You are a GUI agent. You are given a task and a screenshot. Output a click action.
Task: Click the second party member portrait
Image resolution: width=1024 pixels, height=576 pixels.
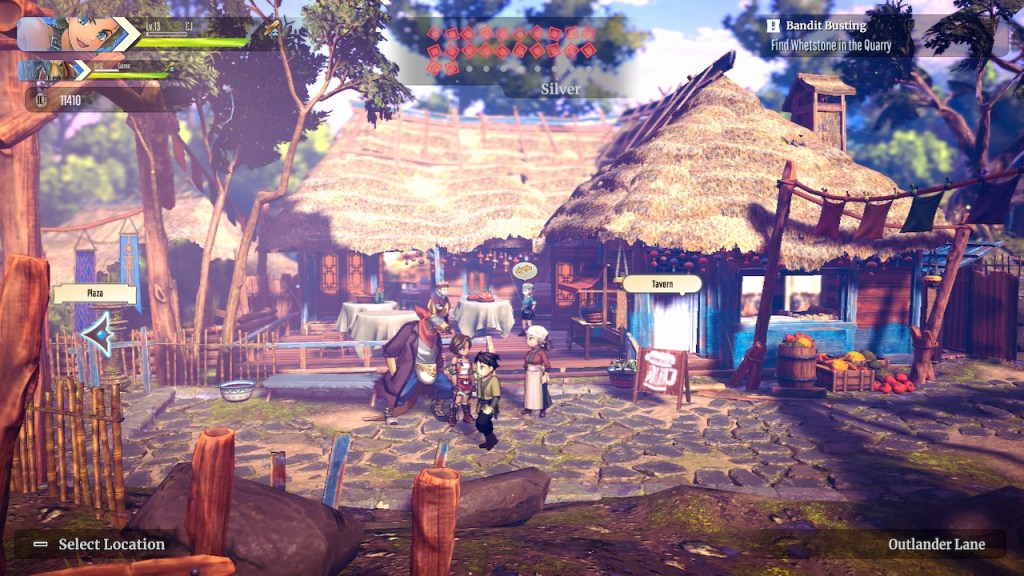(52, 71)
